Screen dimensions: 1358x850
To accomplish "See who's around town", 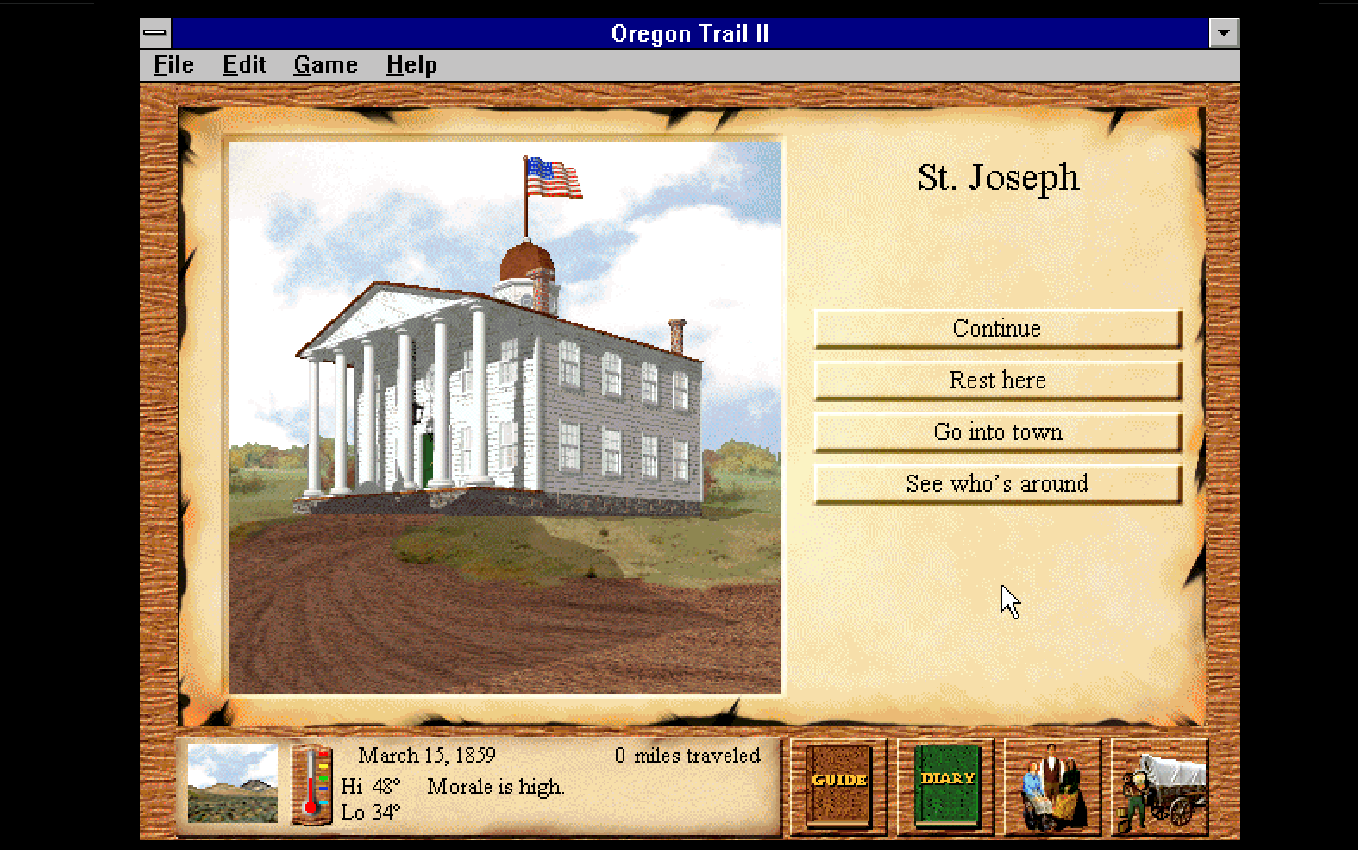I will (997, 484).
